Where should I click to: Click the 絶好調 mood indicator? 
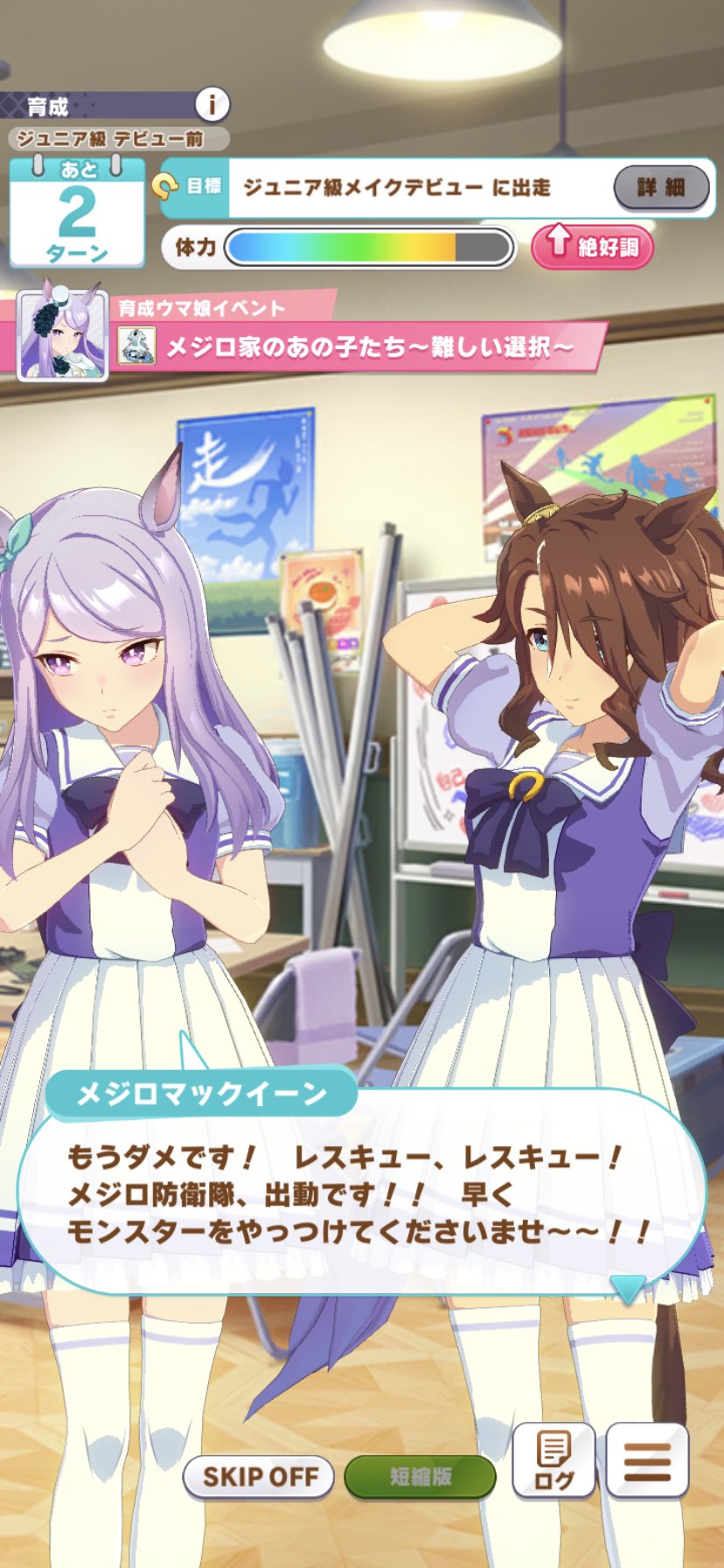click(x=592, y=248)
